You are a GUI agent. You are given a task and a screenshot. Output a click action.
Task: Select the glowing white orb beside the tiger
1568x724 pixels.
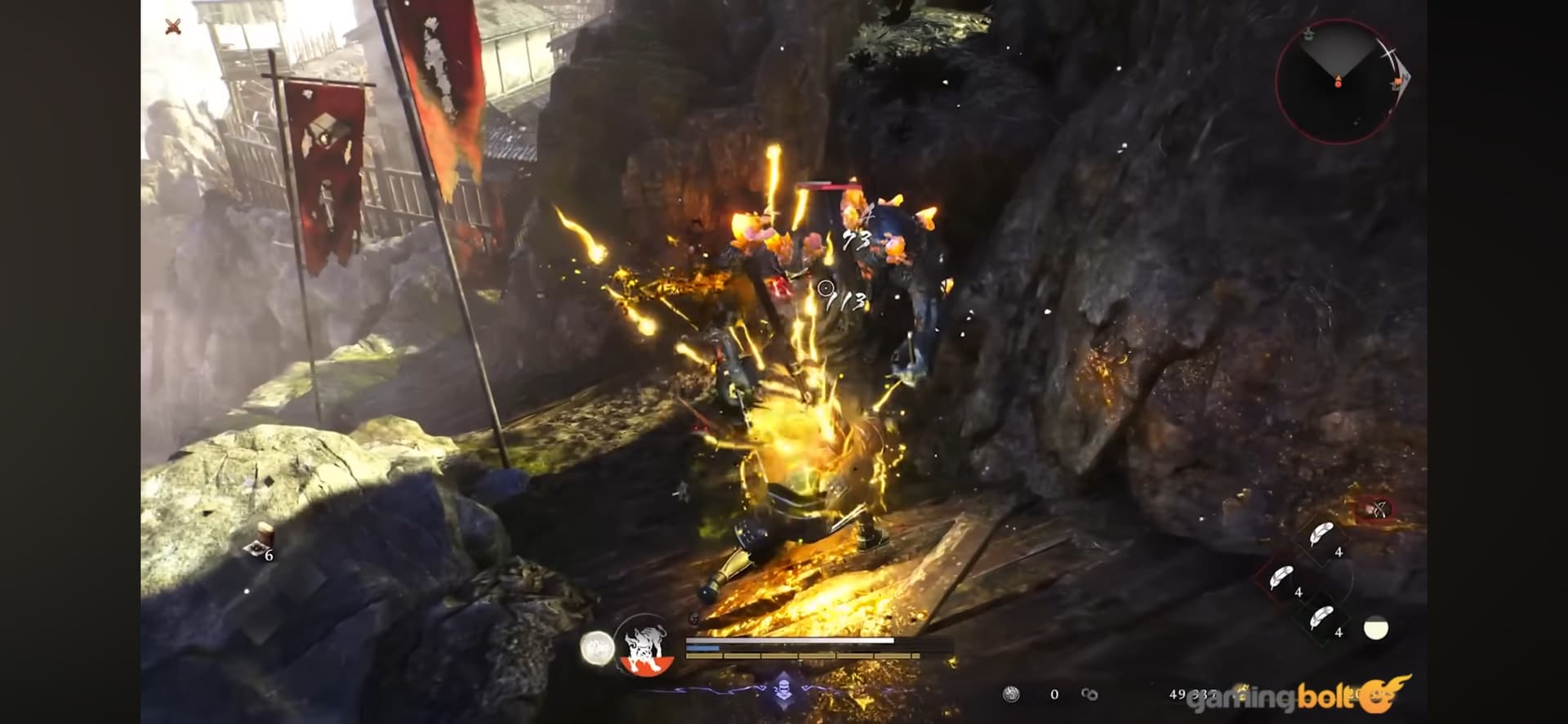(x=597, y=648)
